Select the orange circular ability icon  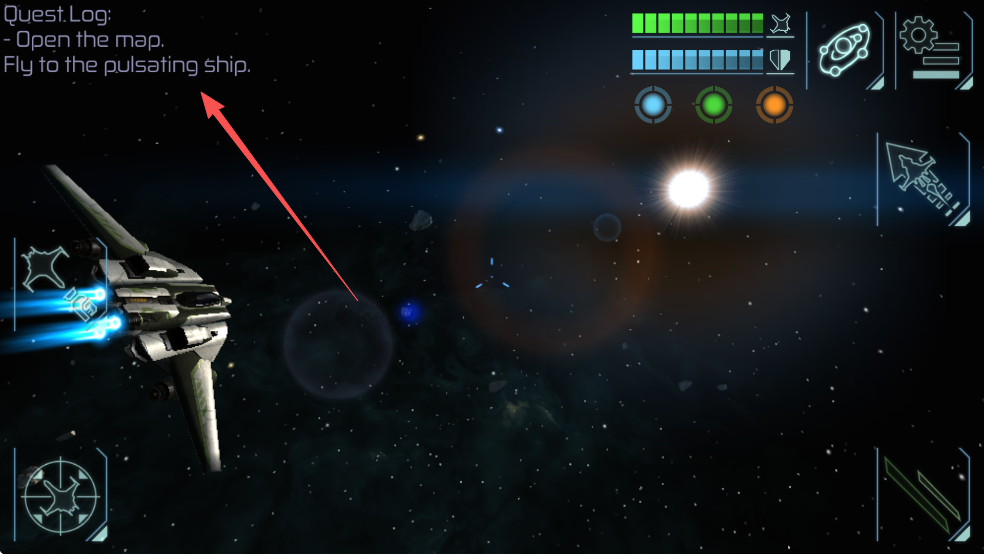pos(774,105)
